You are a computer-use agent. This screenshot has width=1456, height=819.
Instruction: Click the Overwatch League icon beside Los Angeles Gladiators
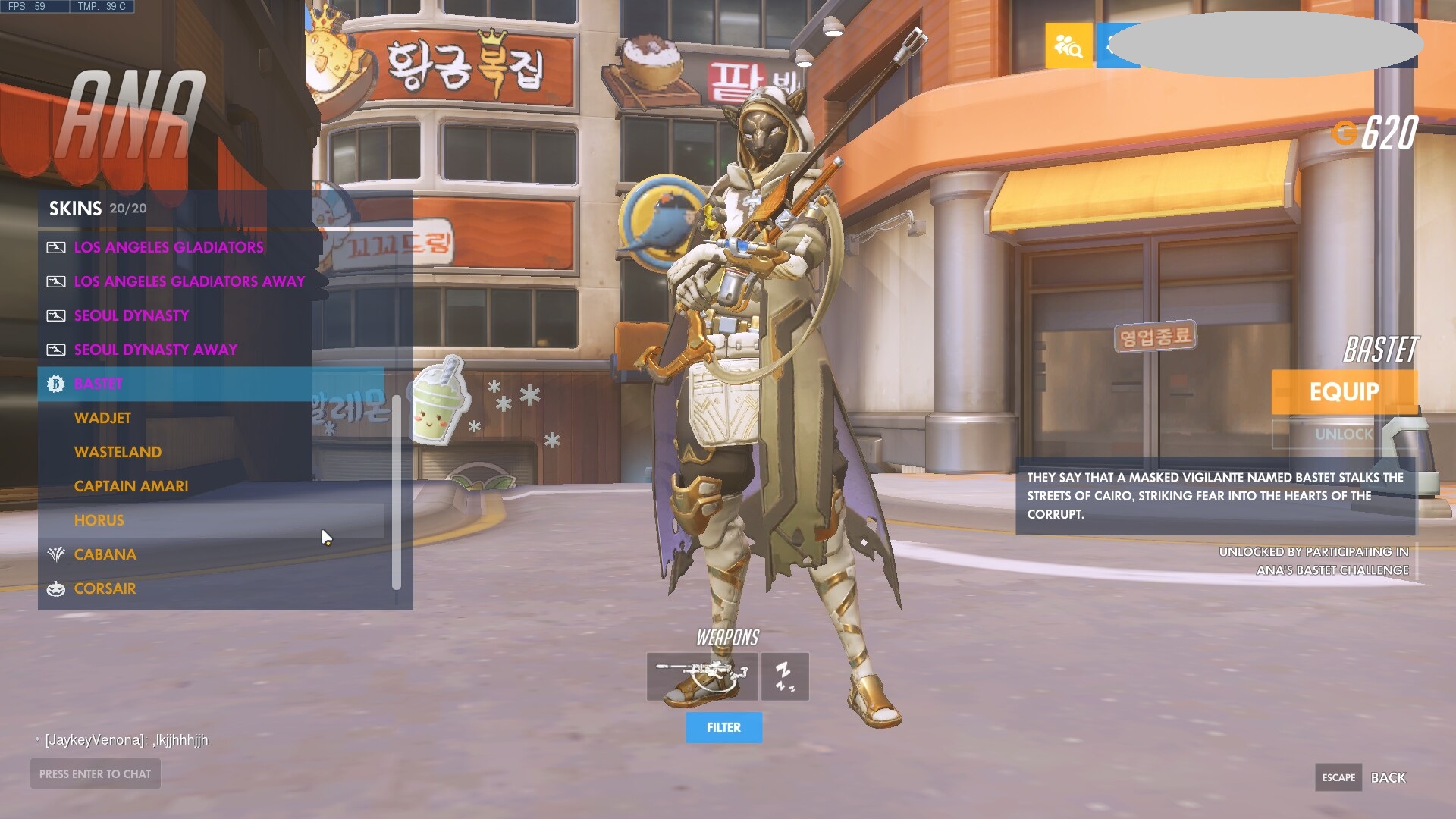55,247
